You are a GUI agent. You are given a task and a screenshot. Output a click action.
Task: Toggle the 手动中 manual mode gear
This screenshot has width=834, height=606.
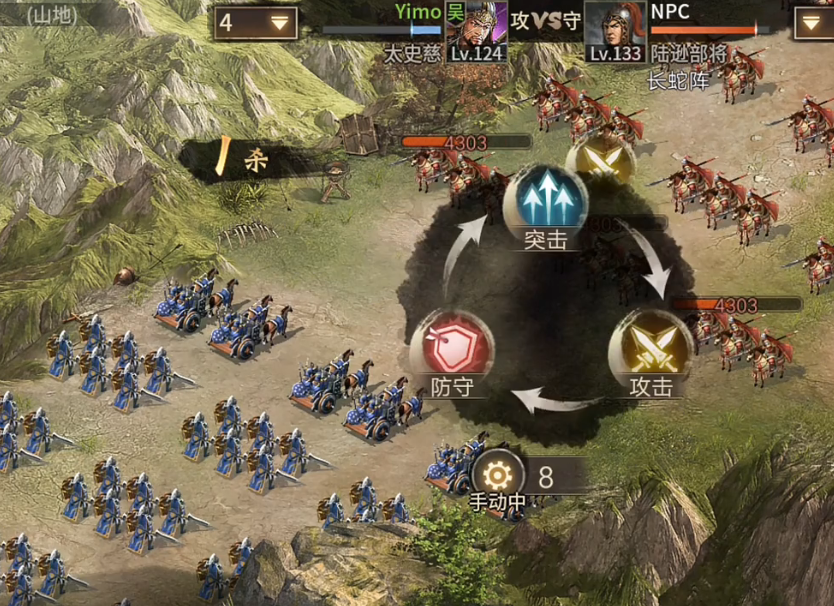497,476
